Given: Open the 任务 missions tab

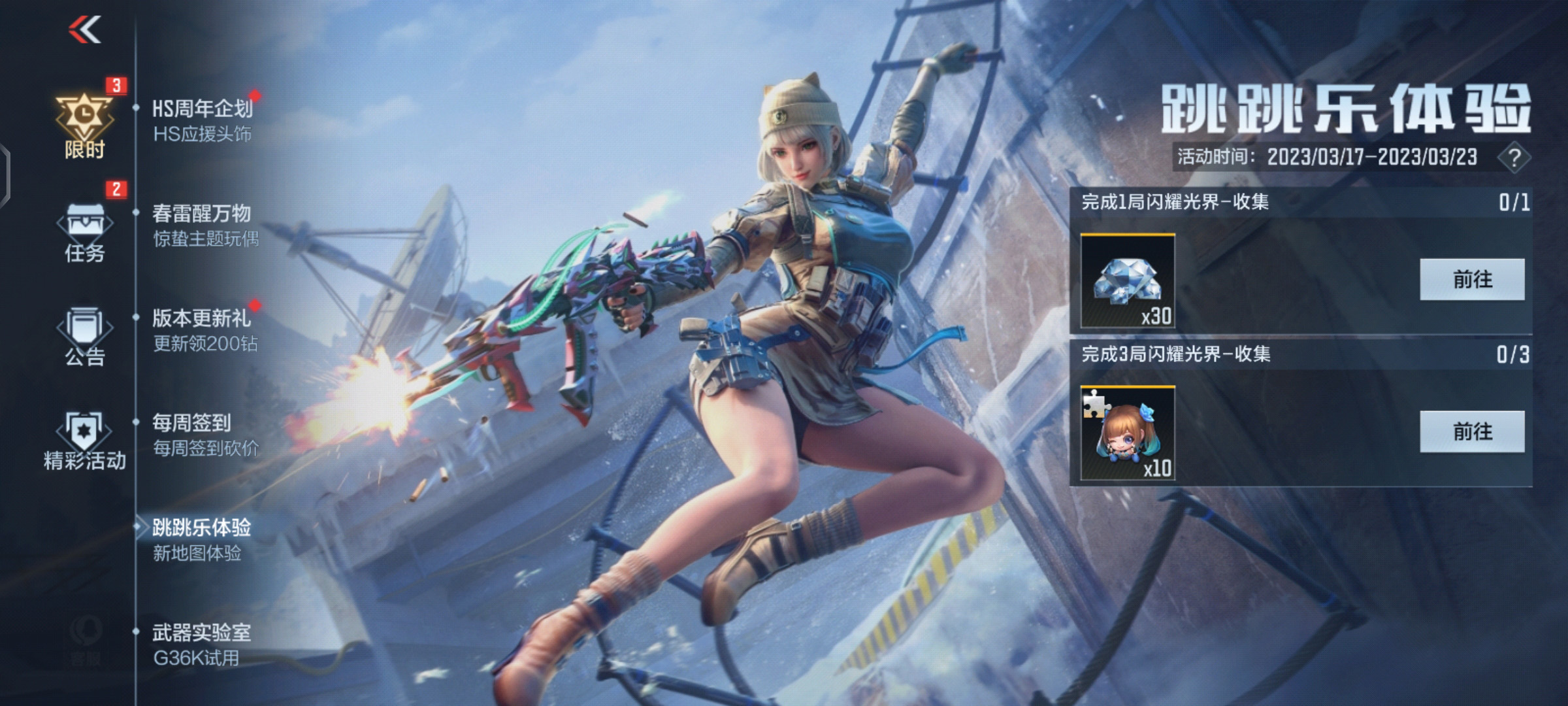Looking at the screenshot, I should coord(84,232).
